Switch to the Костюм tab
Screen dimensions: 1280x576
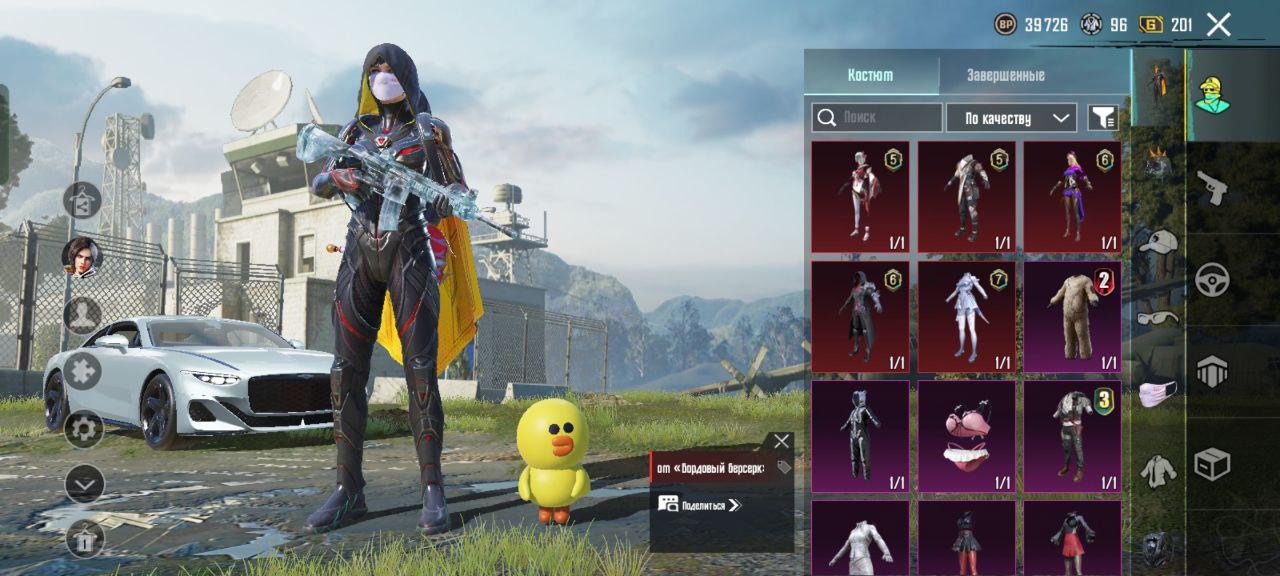(870, 75)
